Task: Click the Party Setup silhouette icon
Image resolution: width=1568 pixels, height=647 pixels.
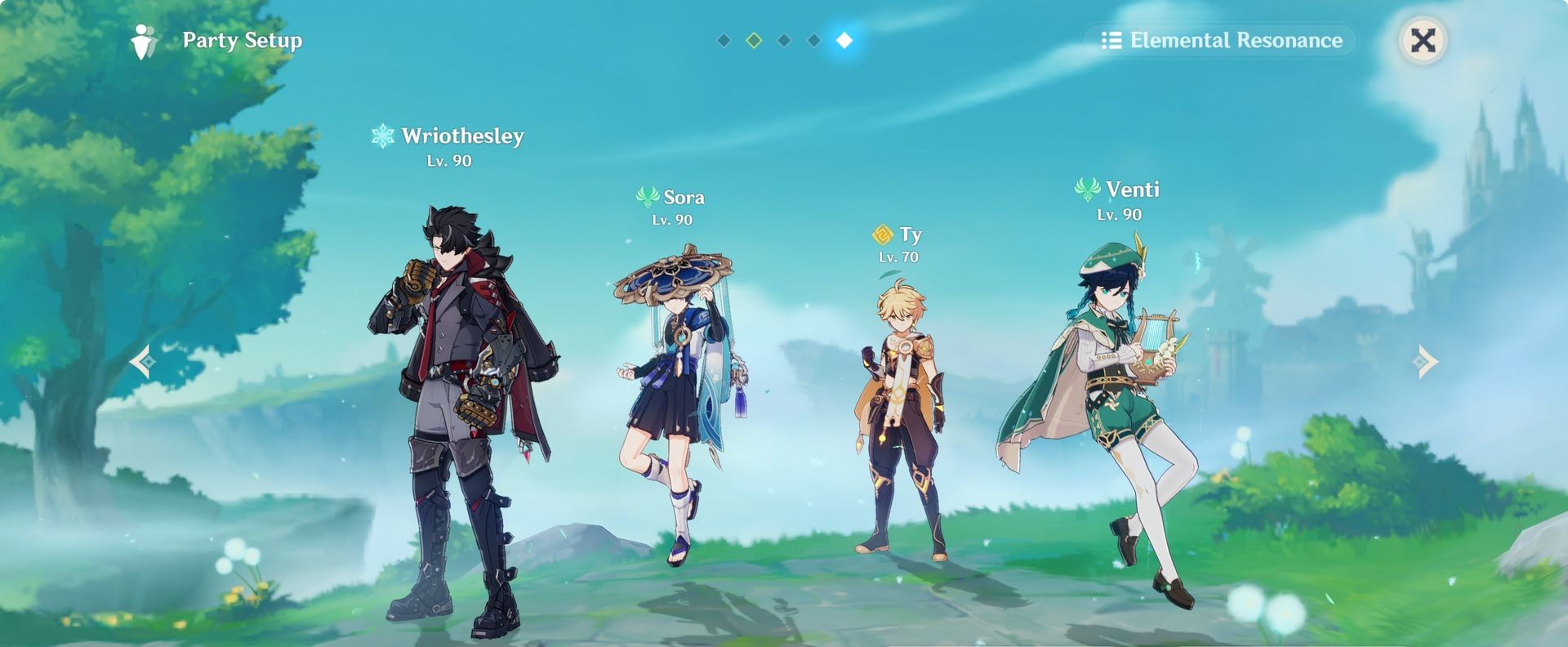Action: [143, 39]
